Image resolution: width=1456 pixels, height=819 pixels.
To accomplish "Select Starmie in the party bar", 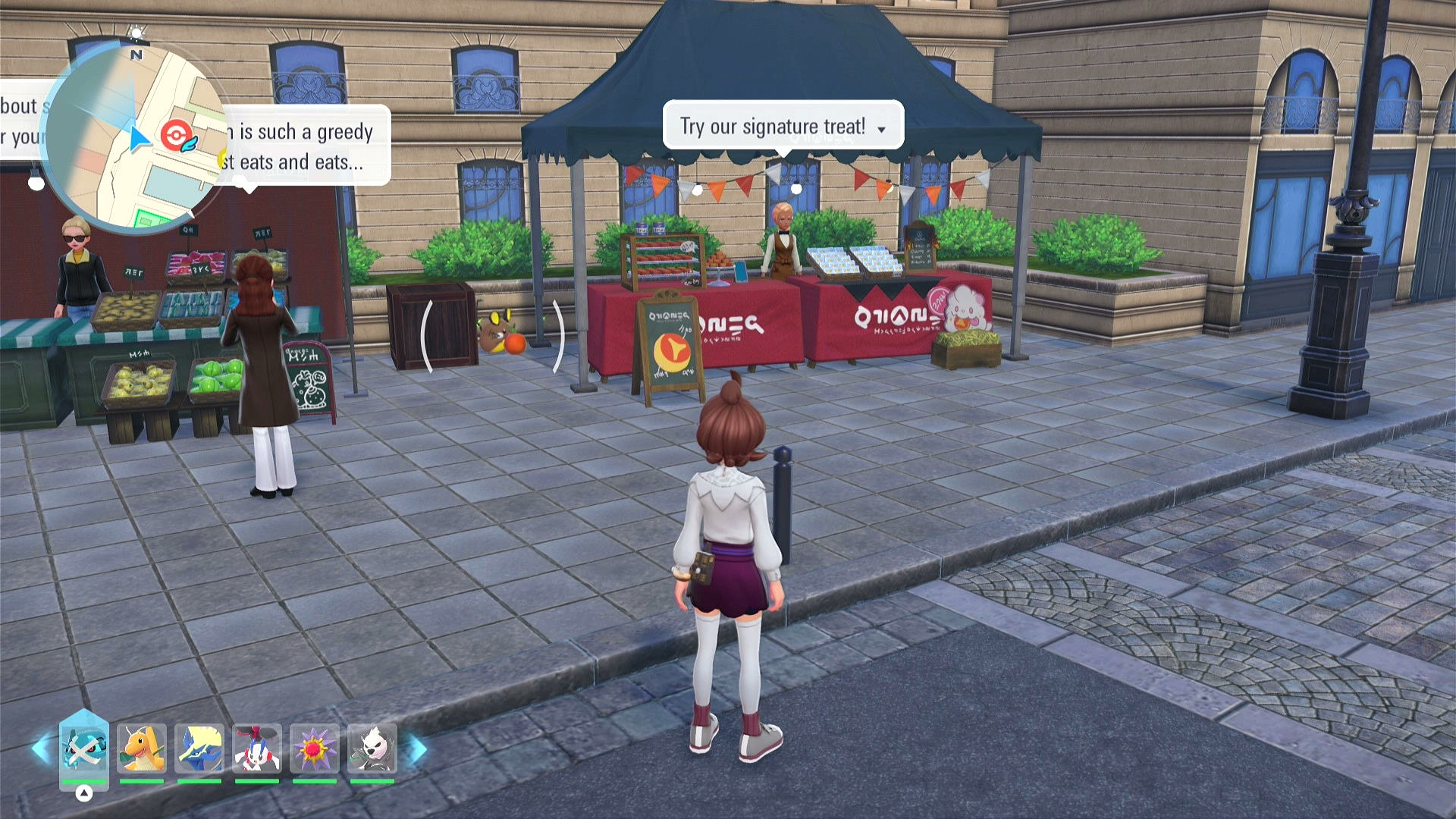I will tap(315, 748).
